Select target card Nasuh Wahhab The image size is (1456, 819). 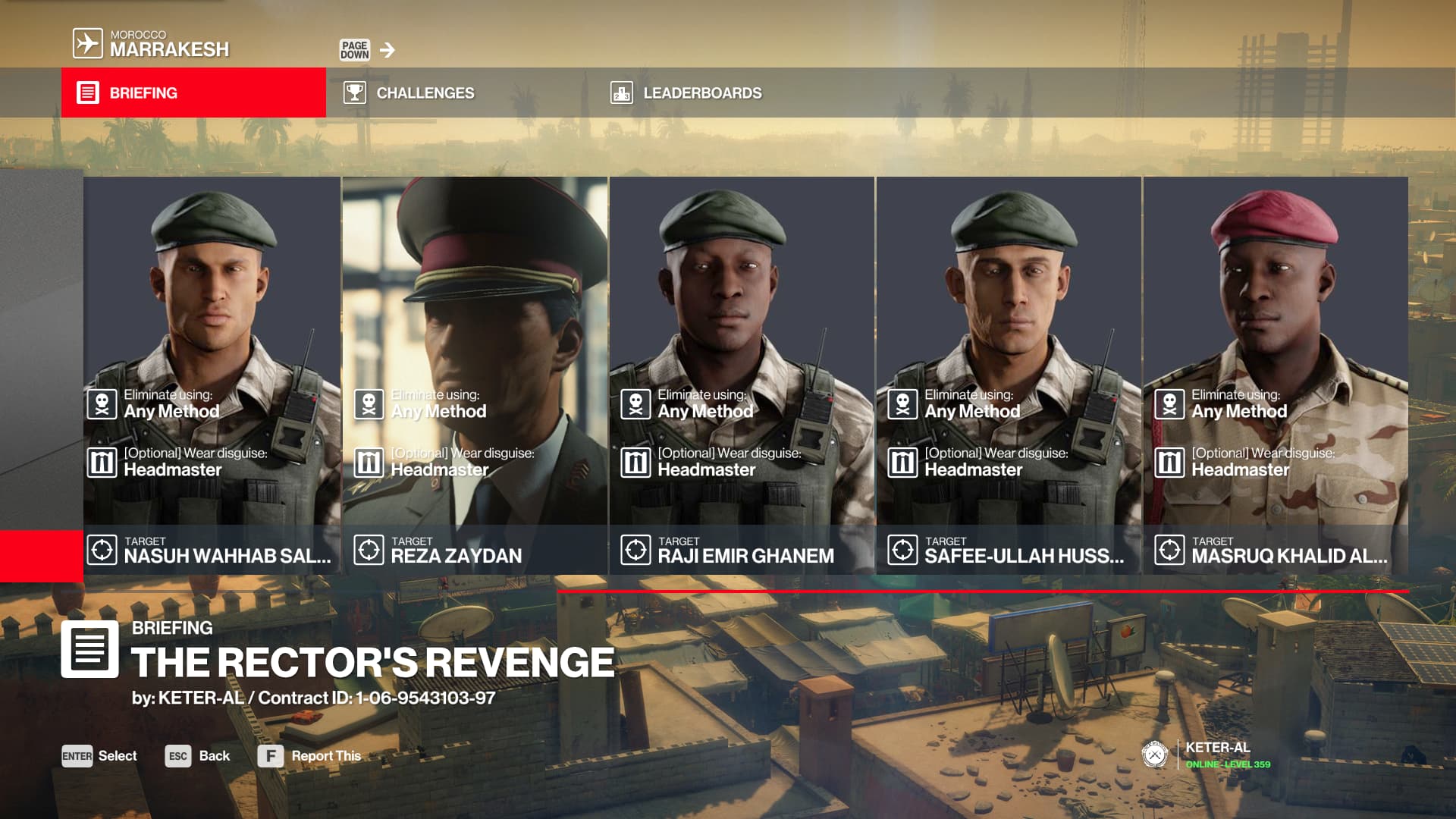click(x=212, y=375)
